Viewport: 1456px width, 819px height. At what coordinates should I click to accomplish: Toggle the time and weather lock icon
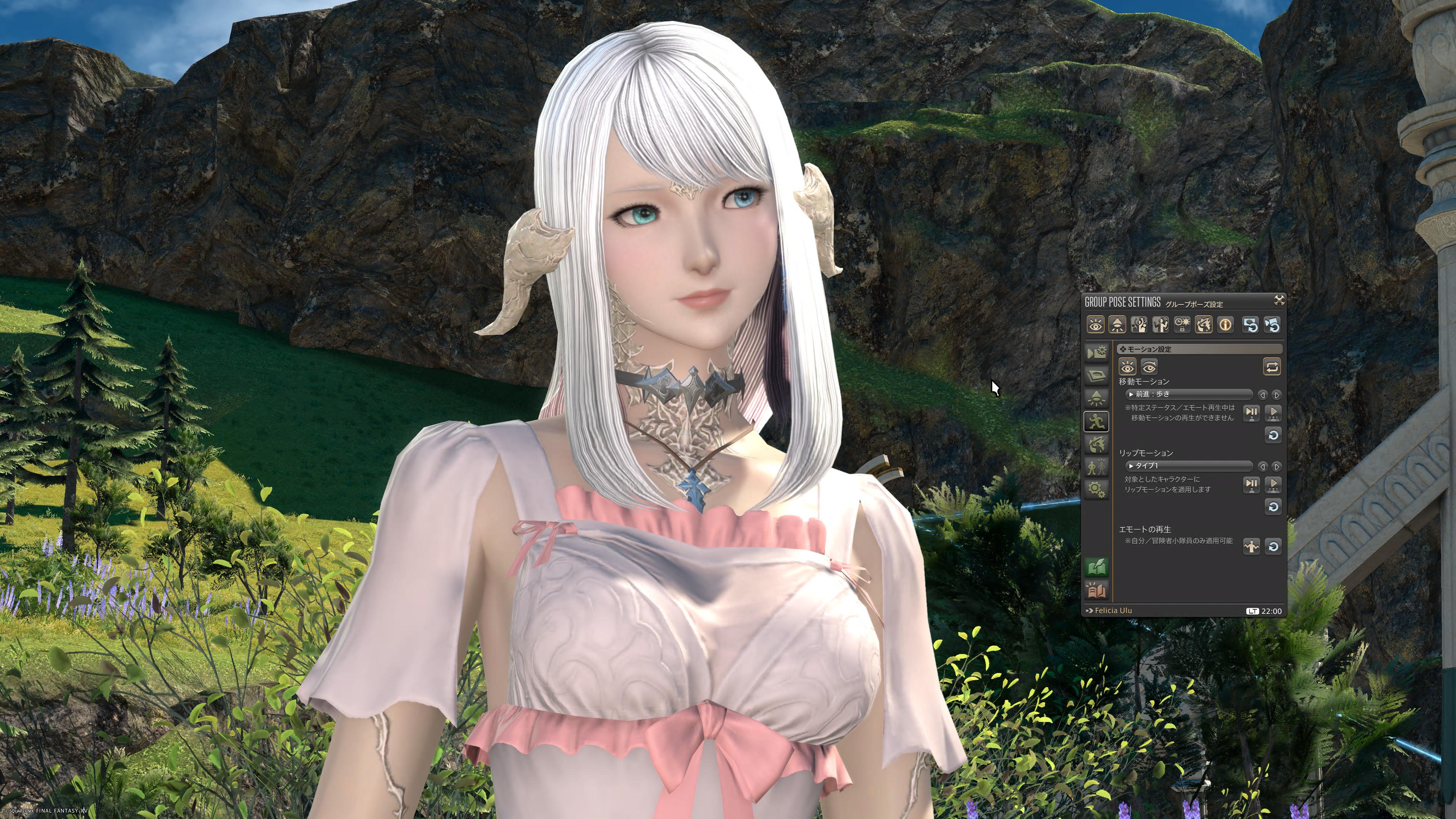1182,325
